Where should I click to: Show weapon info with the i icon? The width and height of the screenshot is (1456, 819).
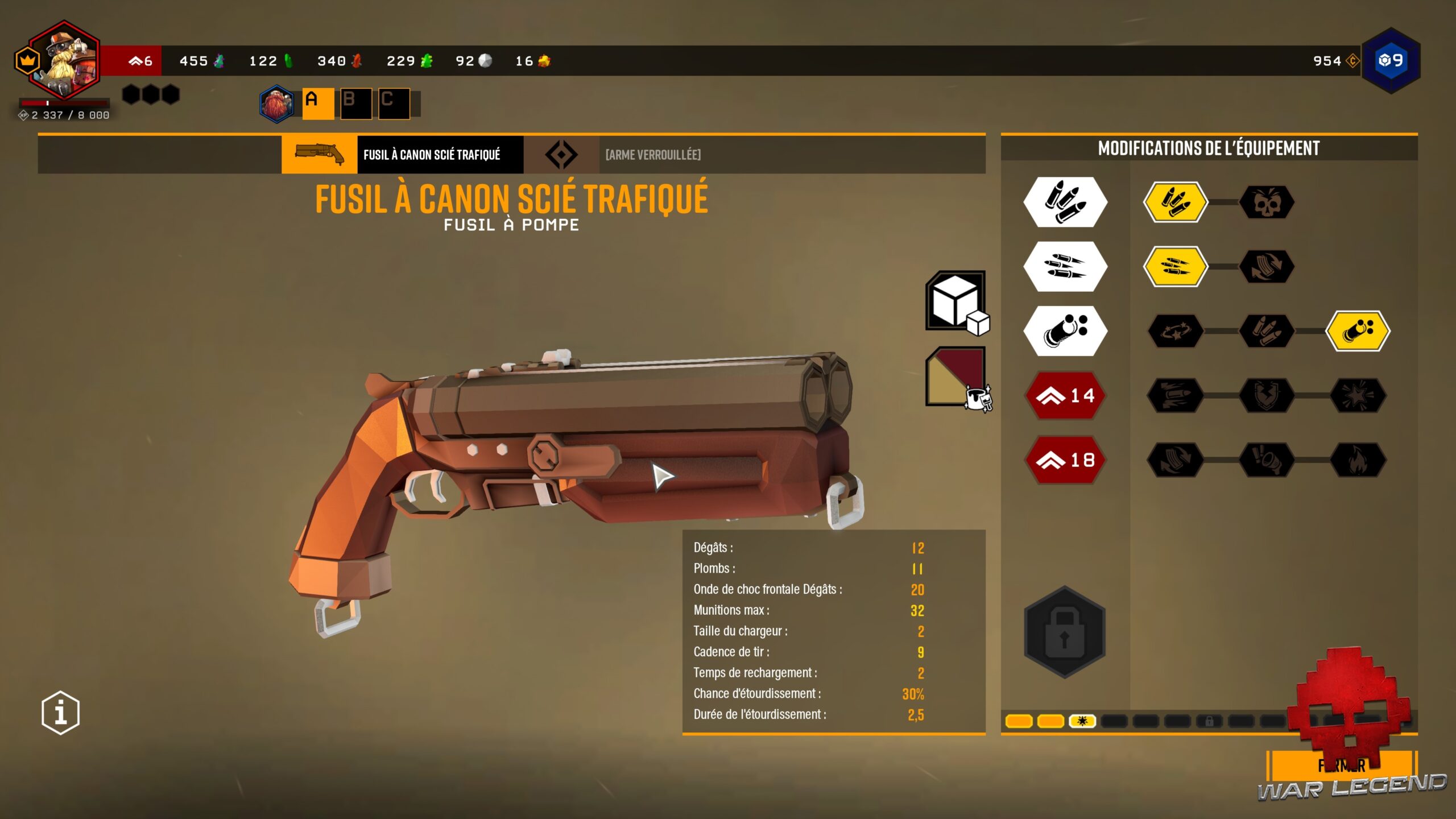pos(60,712)
